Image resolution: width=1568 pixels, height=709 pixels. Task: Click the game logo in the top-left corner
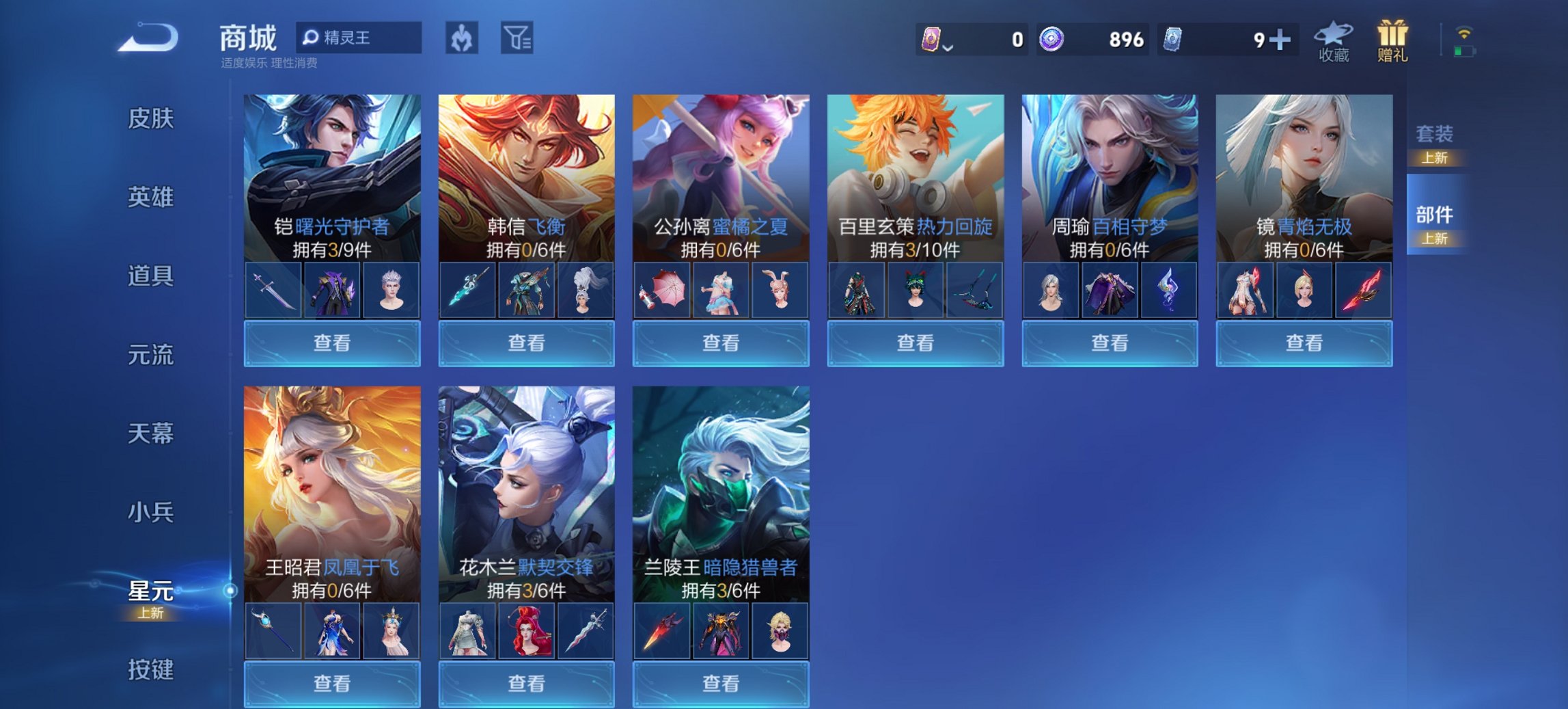point(147,38)
